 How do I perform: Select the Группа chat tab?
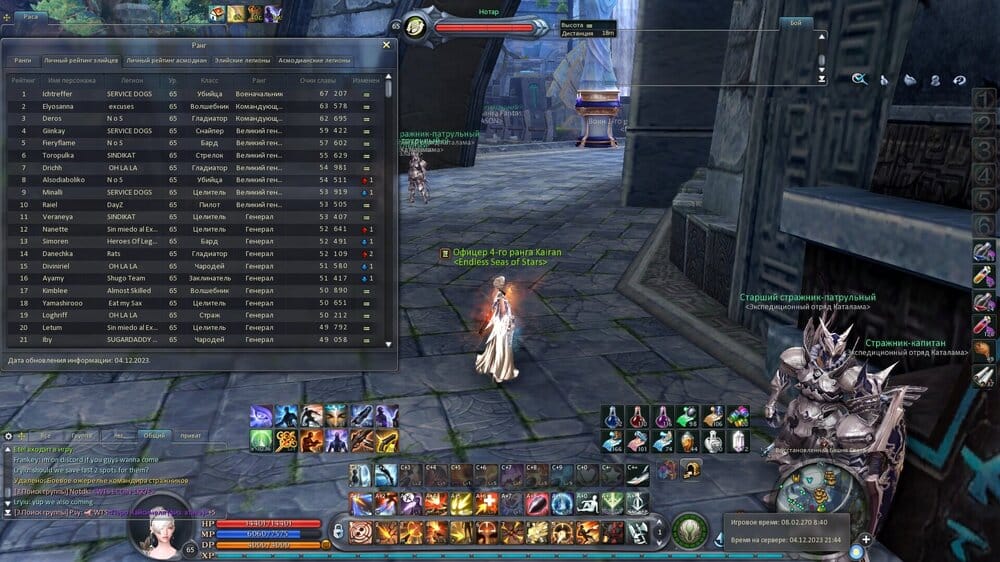pyautogui.click(x=82, y=436)
